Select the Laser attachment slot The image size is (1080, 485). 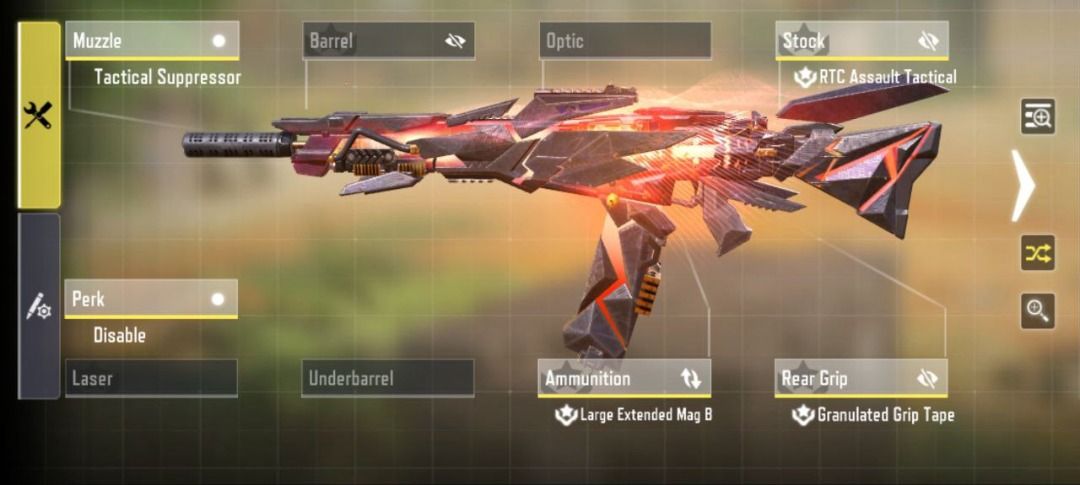pos(151,379)
